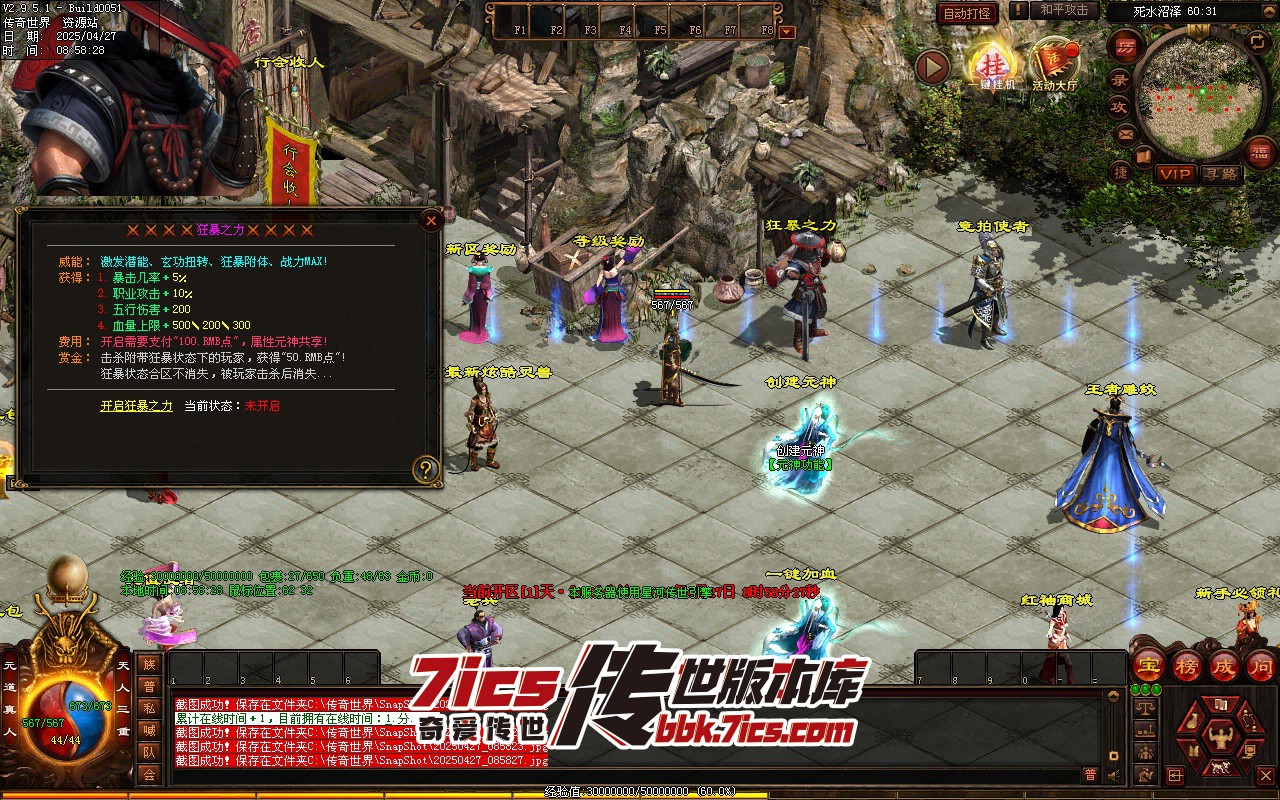Open the 宝 treasure button
Screen dimensions: 1280x800
(1148, 665)
